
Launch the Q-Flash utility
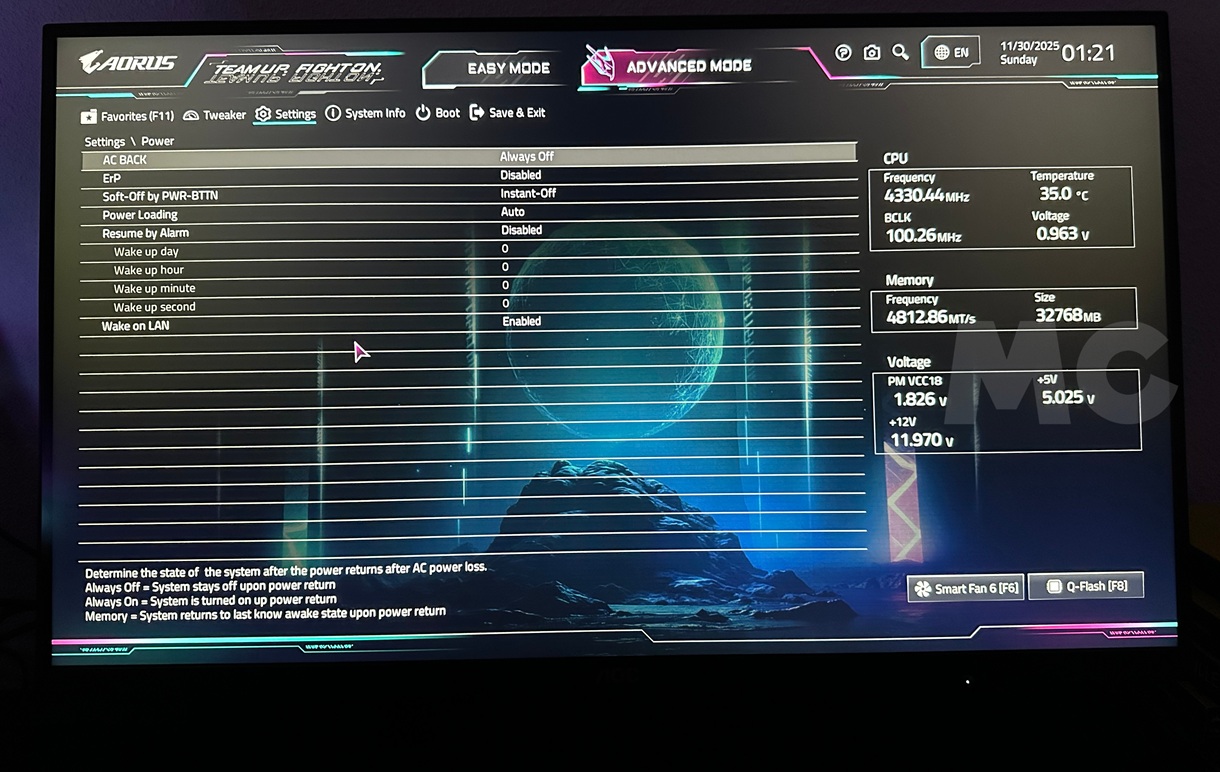1085,586
